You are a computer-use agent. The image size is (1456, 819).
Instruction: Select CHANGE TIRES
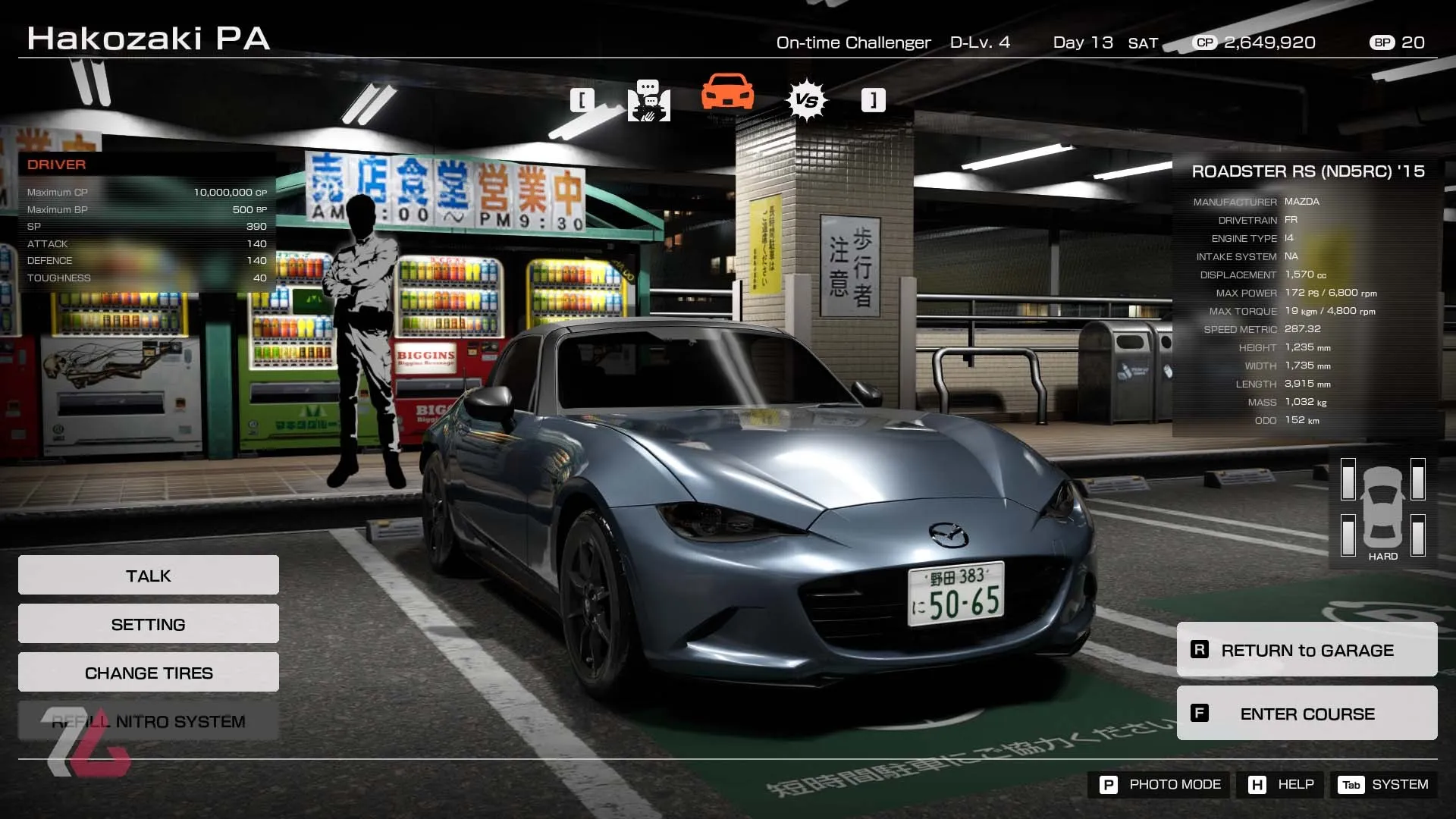coord(148,672)
